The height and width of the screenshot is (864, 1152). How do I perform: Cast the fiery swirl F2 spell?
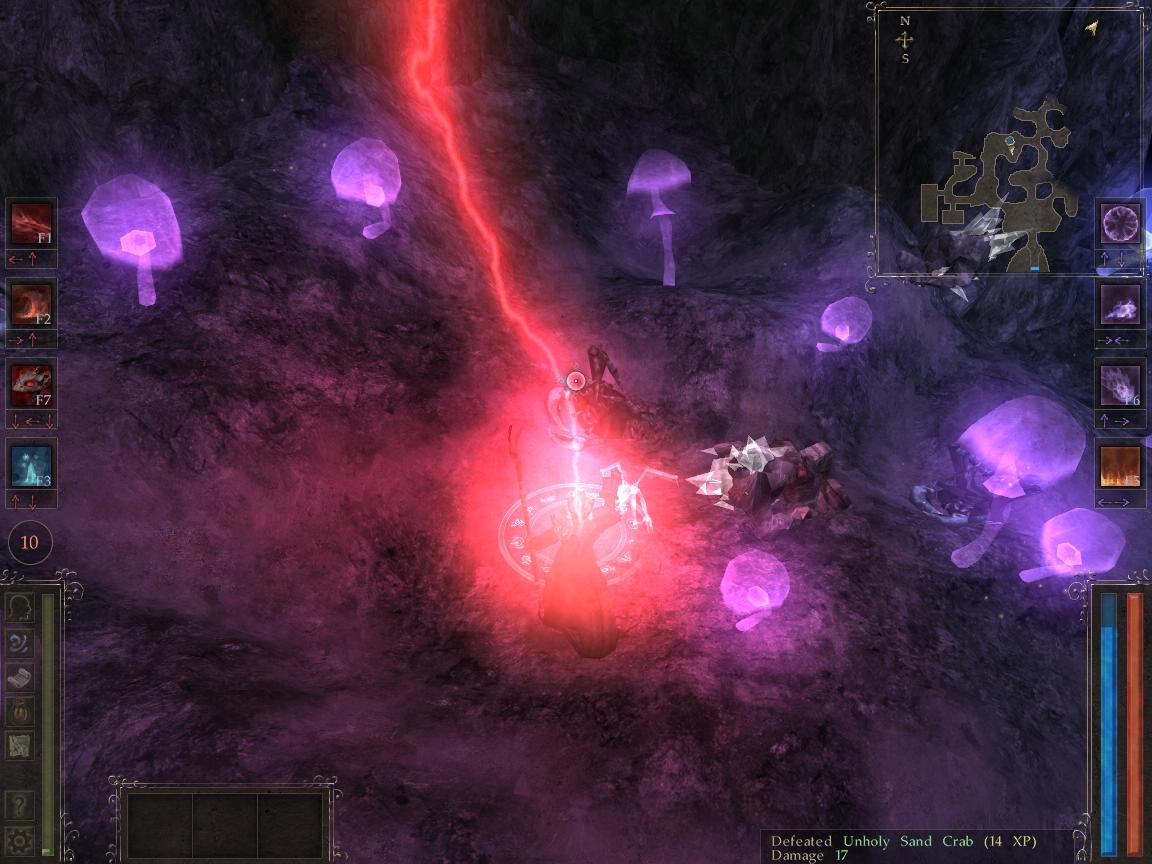[x=31, y=303]
